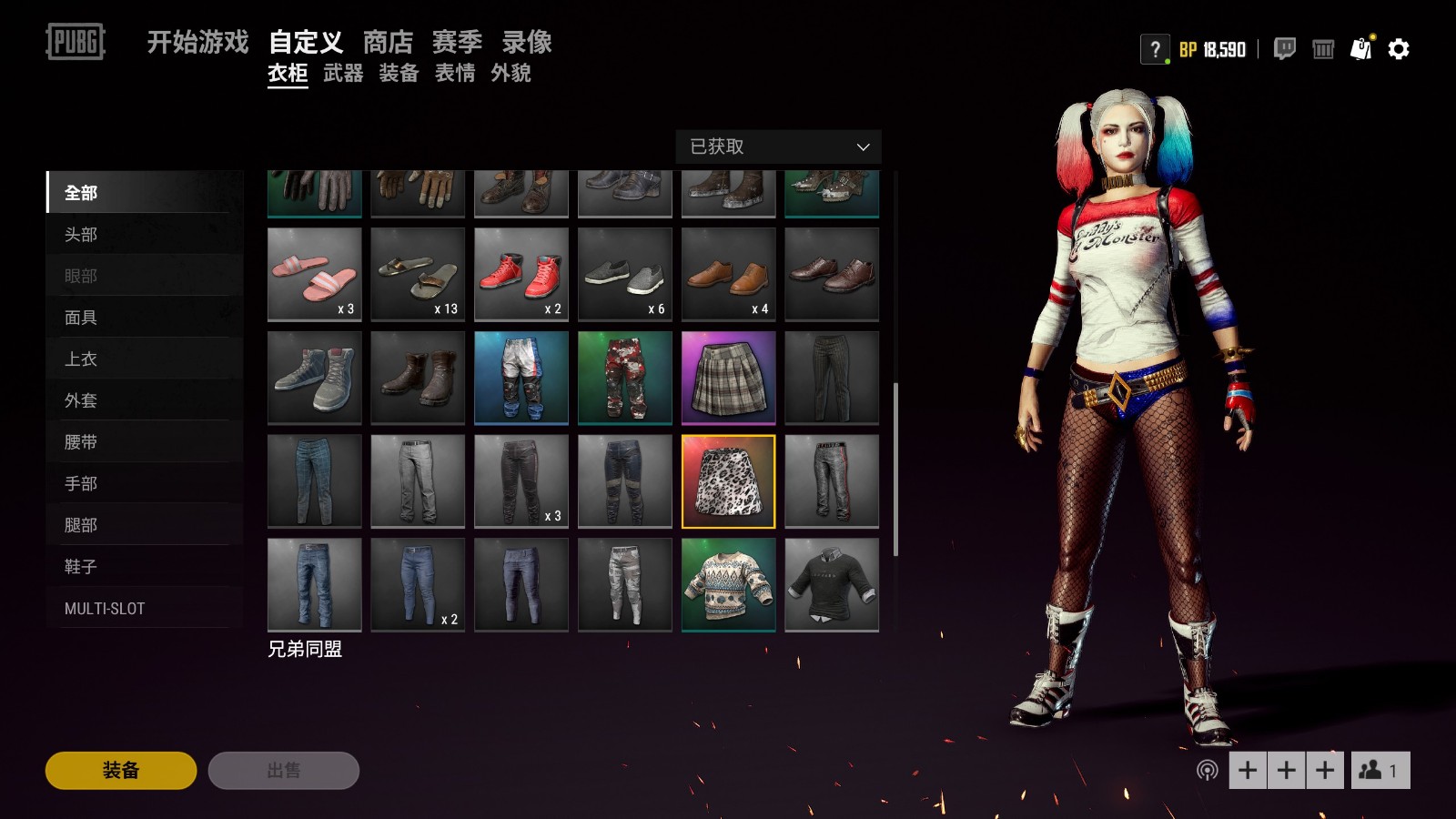The image size is (1456, 819).
Task: Select the leopard print skirt thumbnail
Action: tap(728, 480)
